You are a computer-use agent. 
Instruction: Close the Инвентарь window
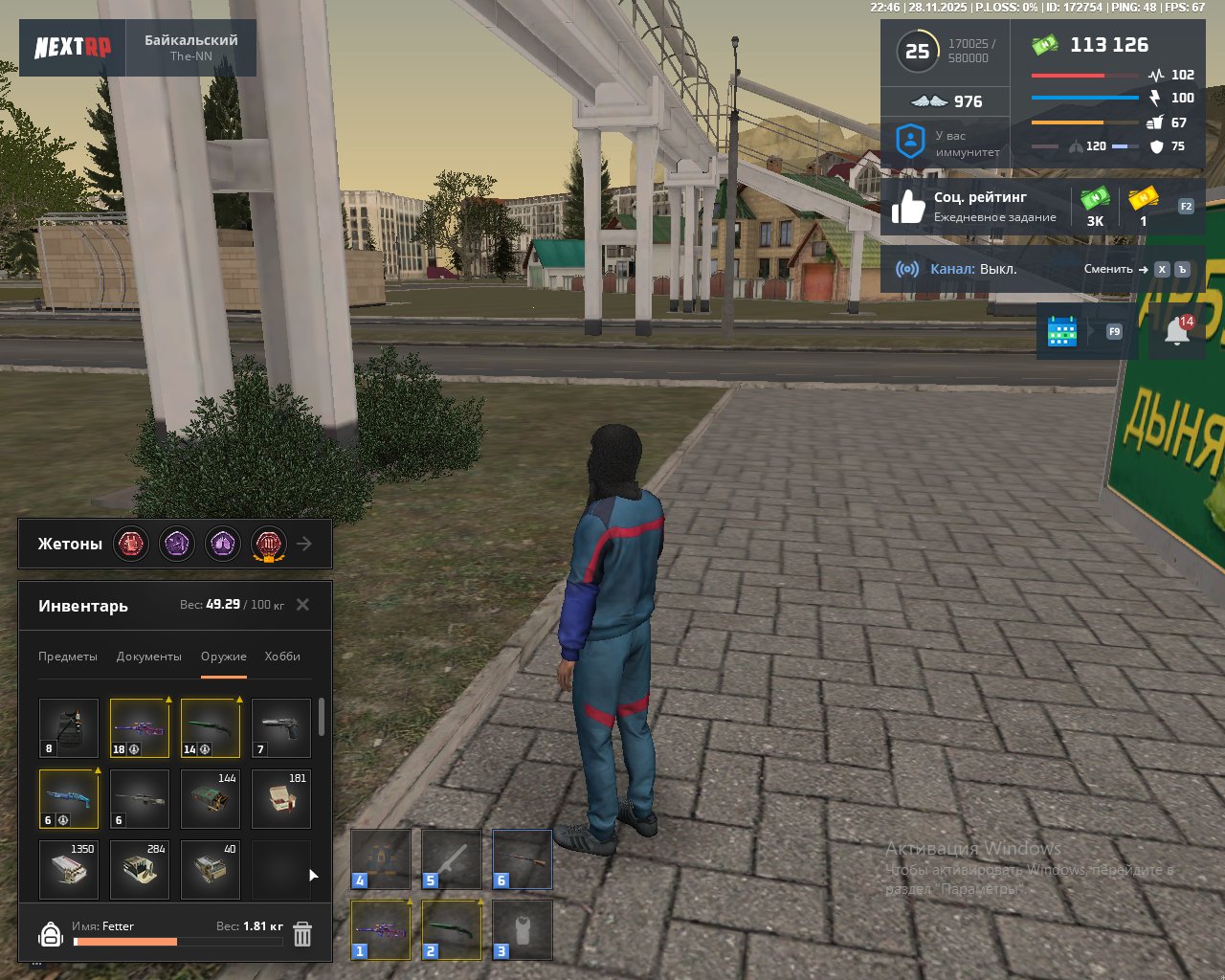302,605
